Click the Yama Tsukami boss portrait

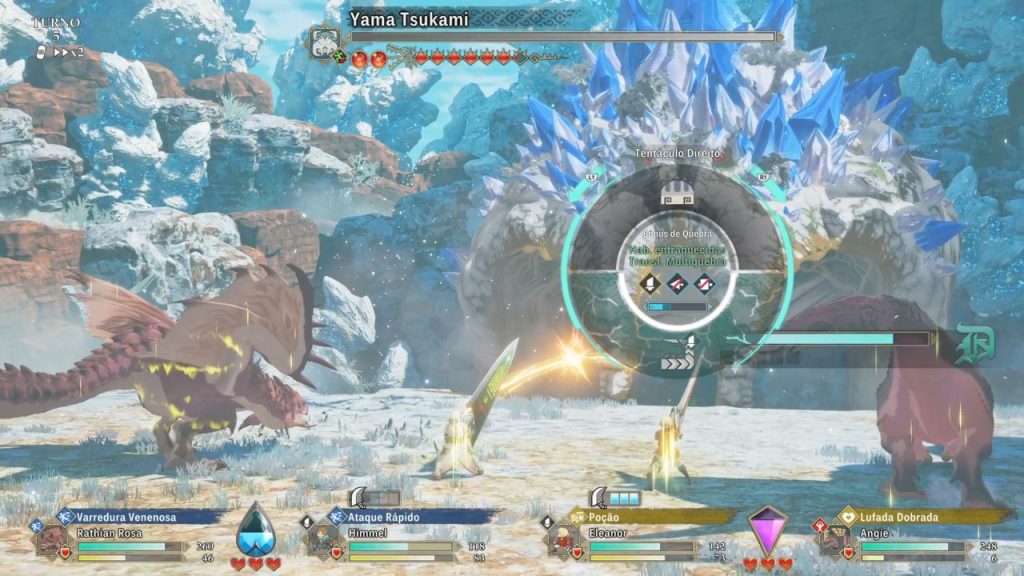click(326, 43)
